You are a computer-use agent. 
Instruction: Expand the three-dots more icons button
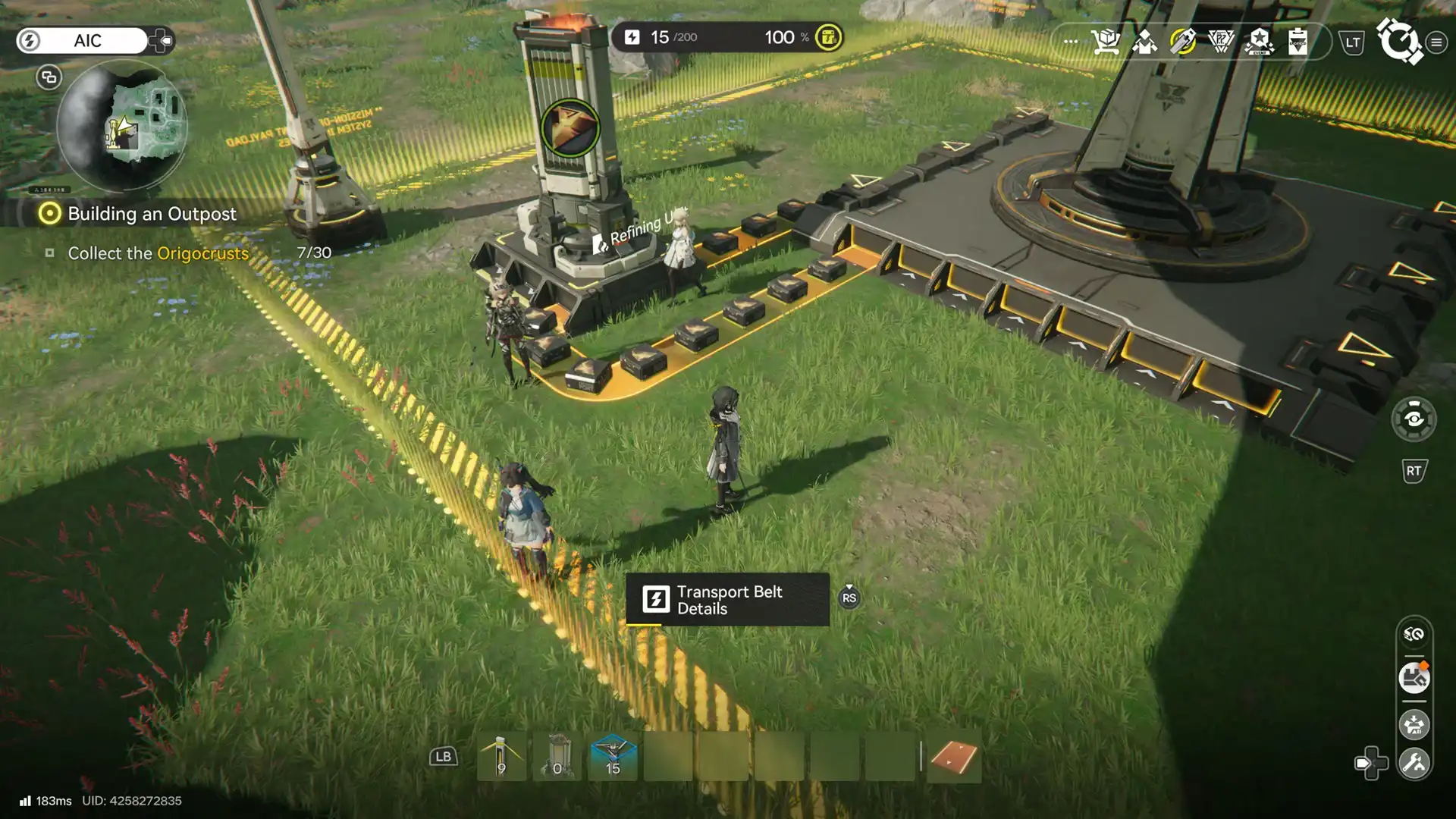tap(1071, 41)
